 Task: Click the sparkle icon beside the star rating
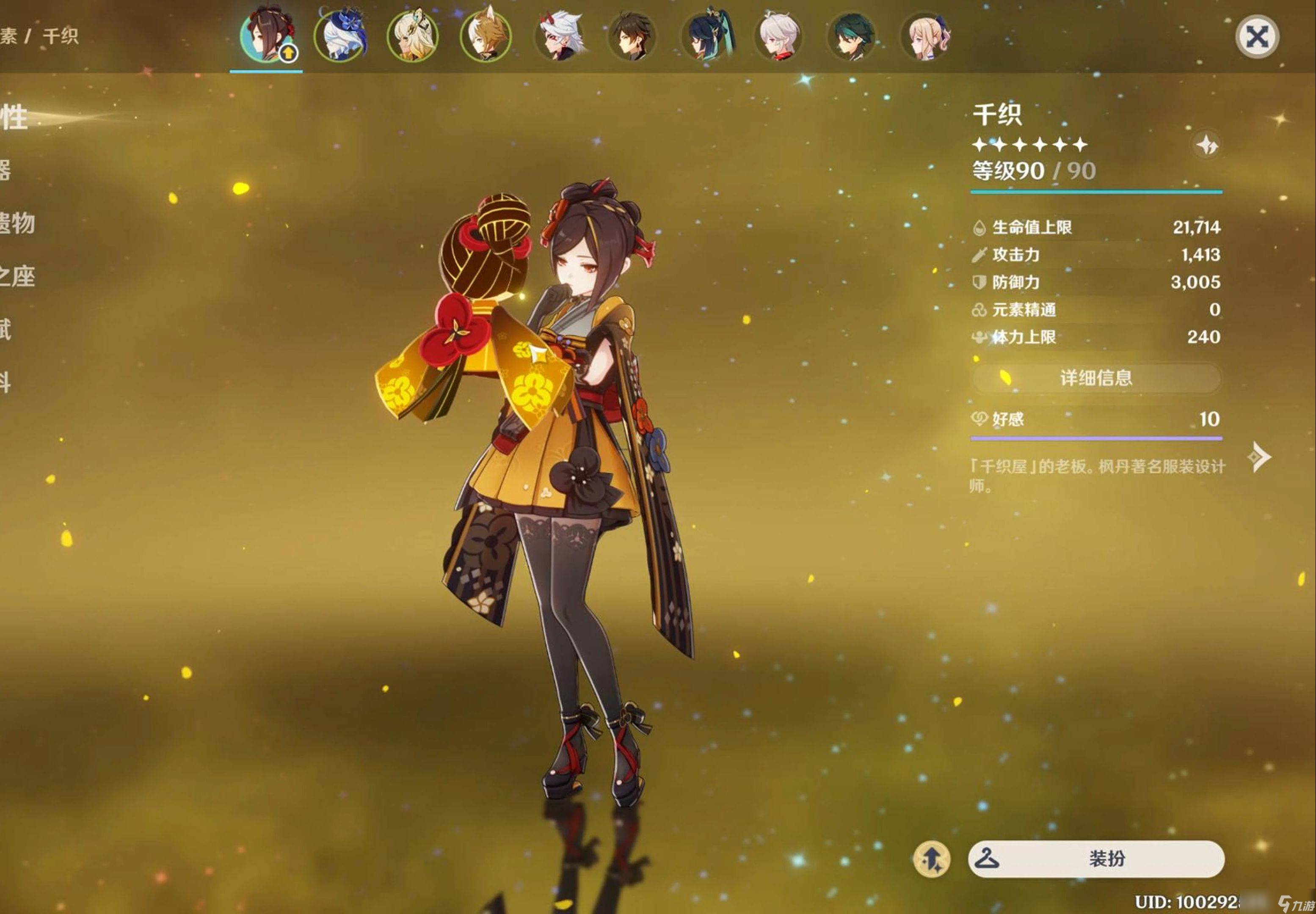point(1207,145)
